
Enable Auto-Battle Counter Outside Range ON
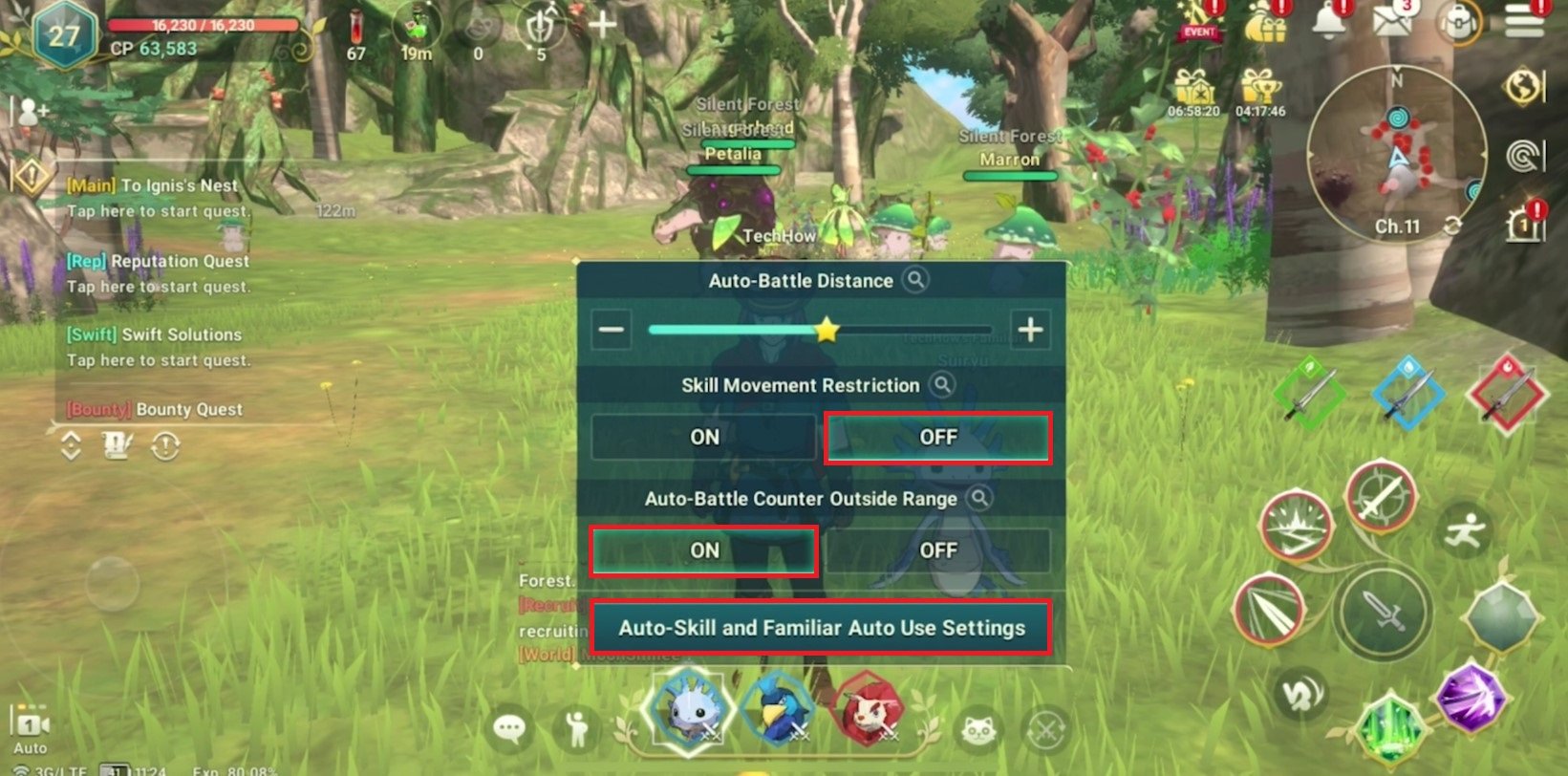pos(704,550)
